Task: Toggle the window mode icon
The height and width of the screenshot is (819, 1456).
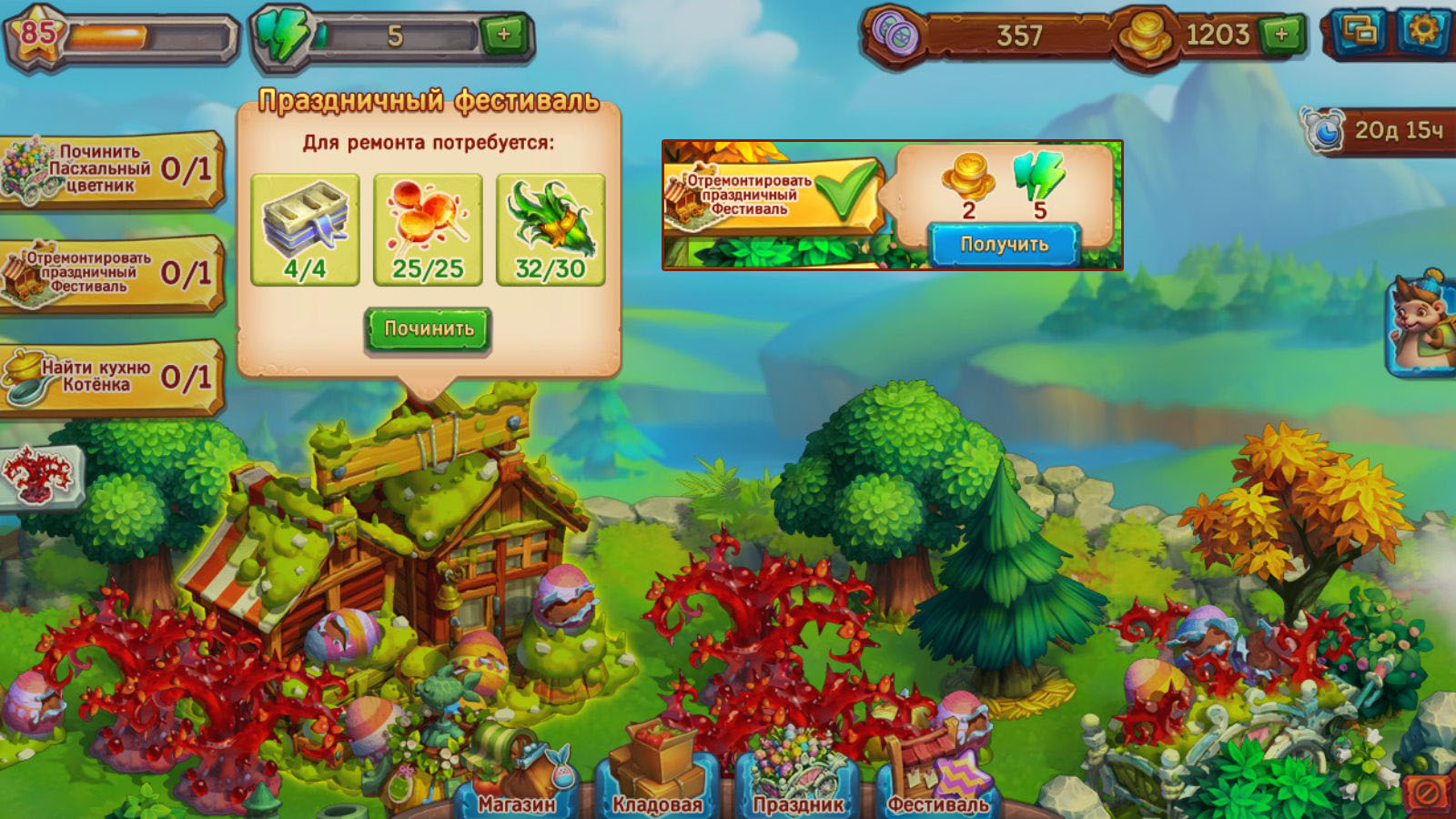Action: [1360, 32]
